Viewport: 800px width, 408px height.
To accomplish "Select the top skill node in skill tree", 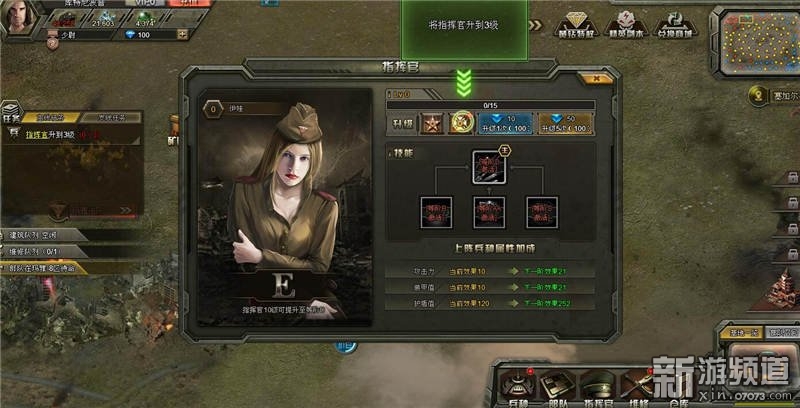I will [x=490, y=167].
